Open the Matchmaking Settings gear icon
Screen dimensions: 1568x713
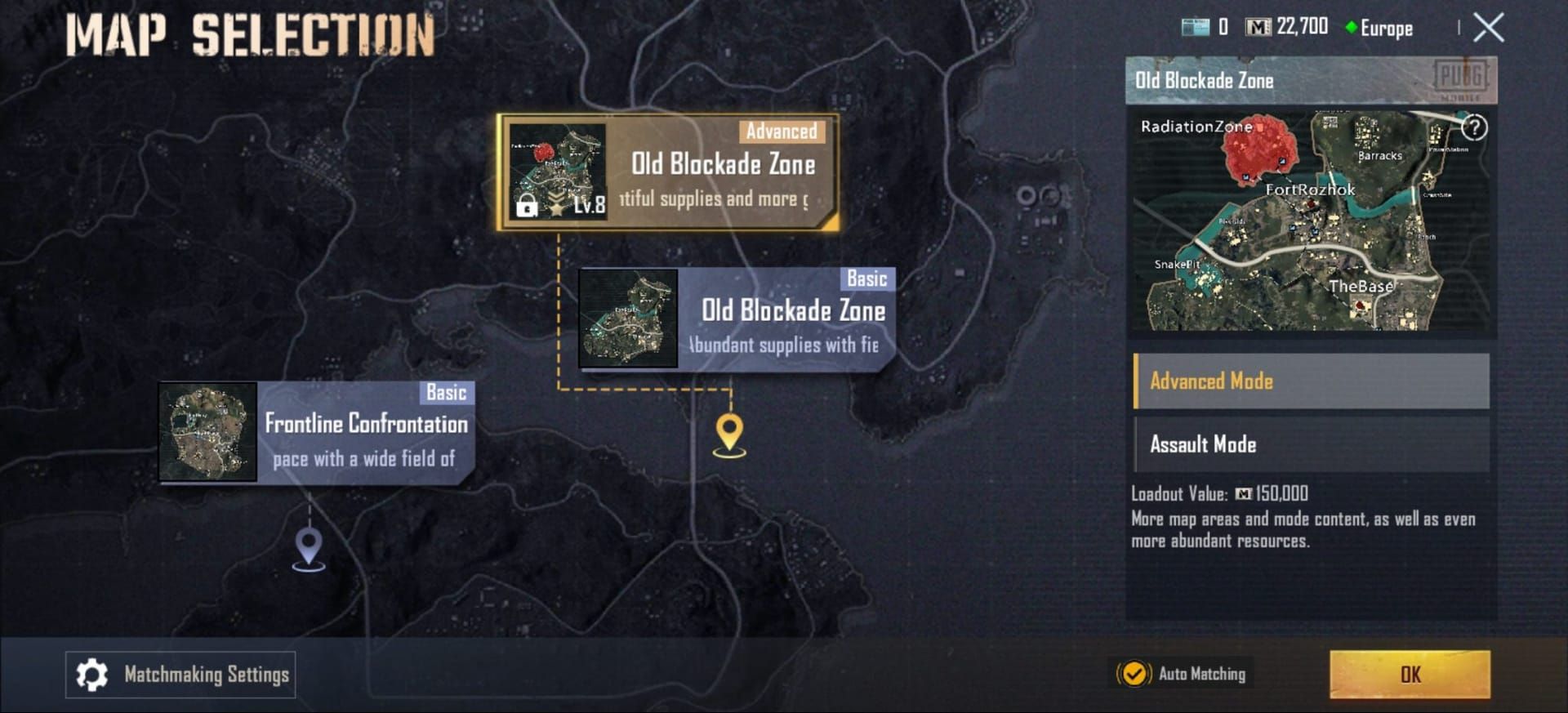pos(92,675)
